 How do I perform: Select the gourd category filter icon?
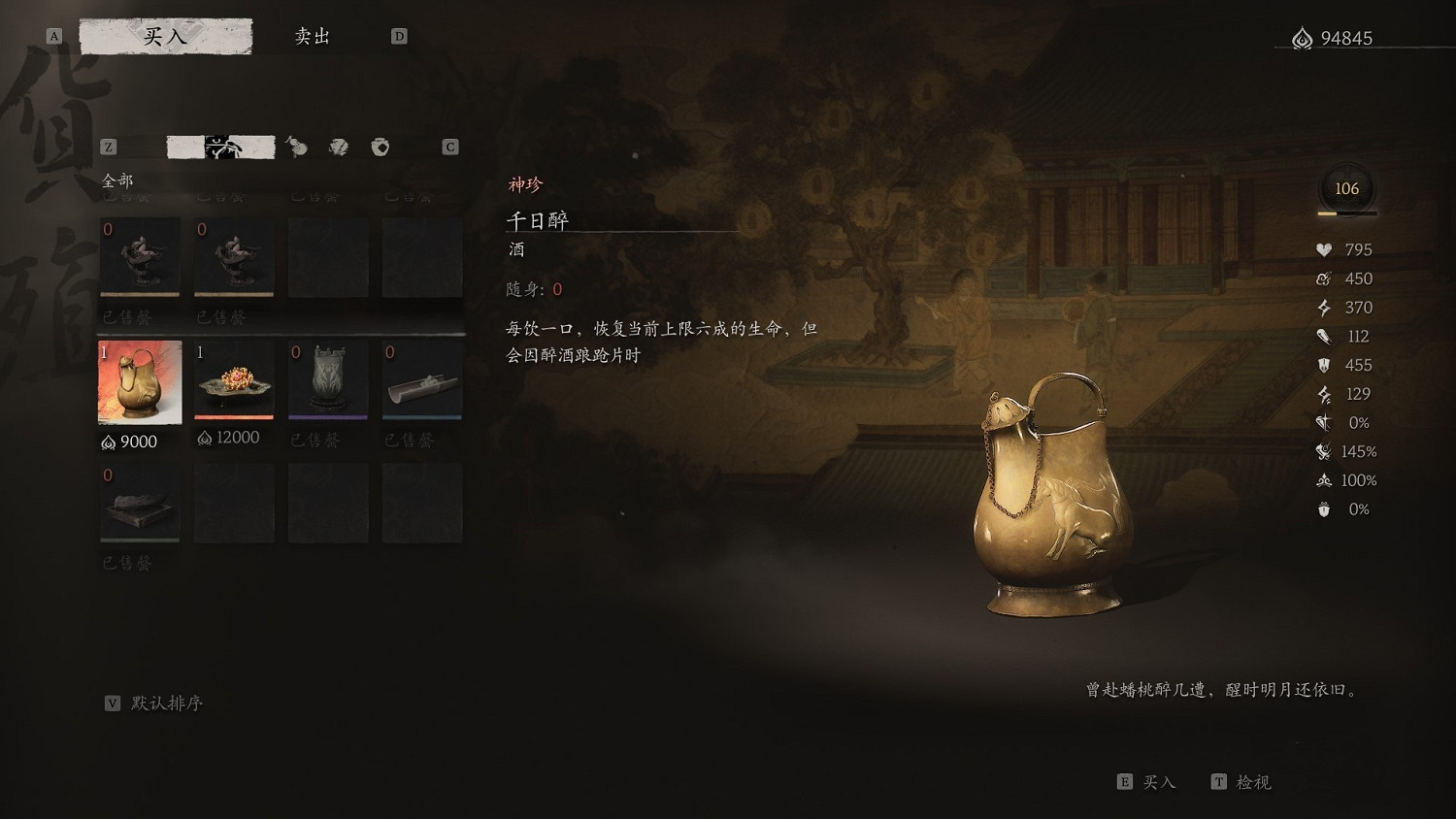[x=296, y=148]
